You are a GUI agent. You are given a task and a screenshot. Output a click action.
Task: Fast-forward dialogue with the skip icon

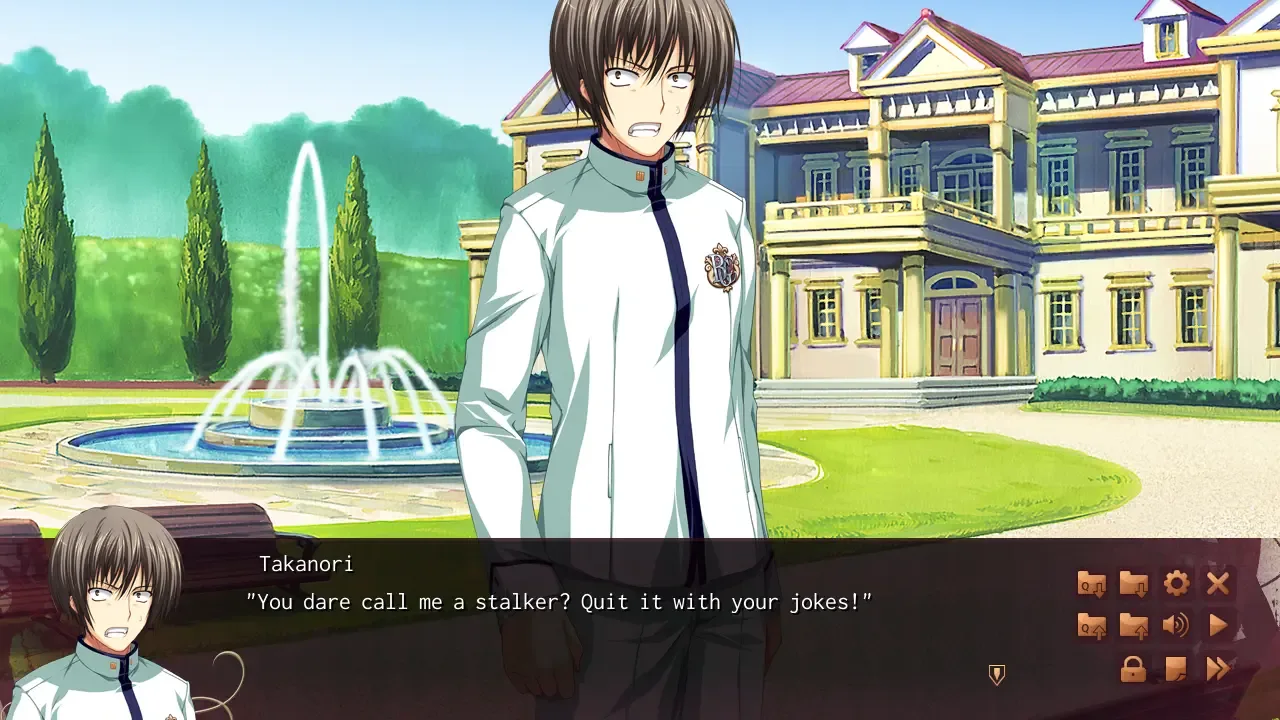pos(1218,668)
